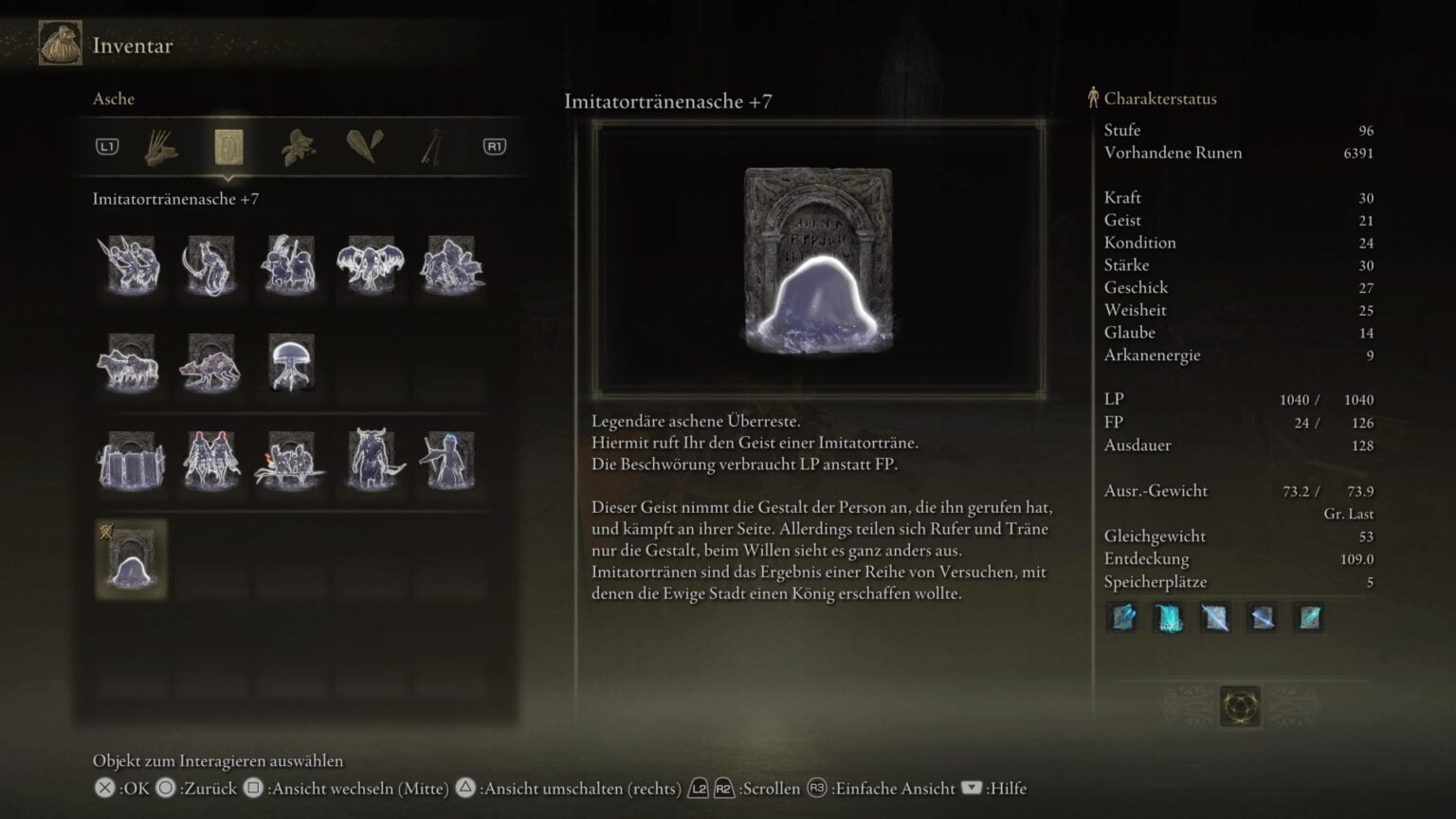This screenshot has width=1456, height=819.
Task: Switch to the arrow bundle tab
Action: pyautogui.click(x=162, y=147)
